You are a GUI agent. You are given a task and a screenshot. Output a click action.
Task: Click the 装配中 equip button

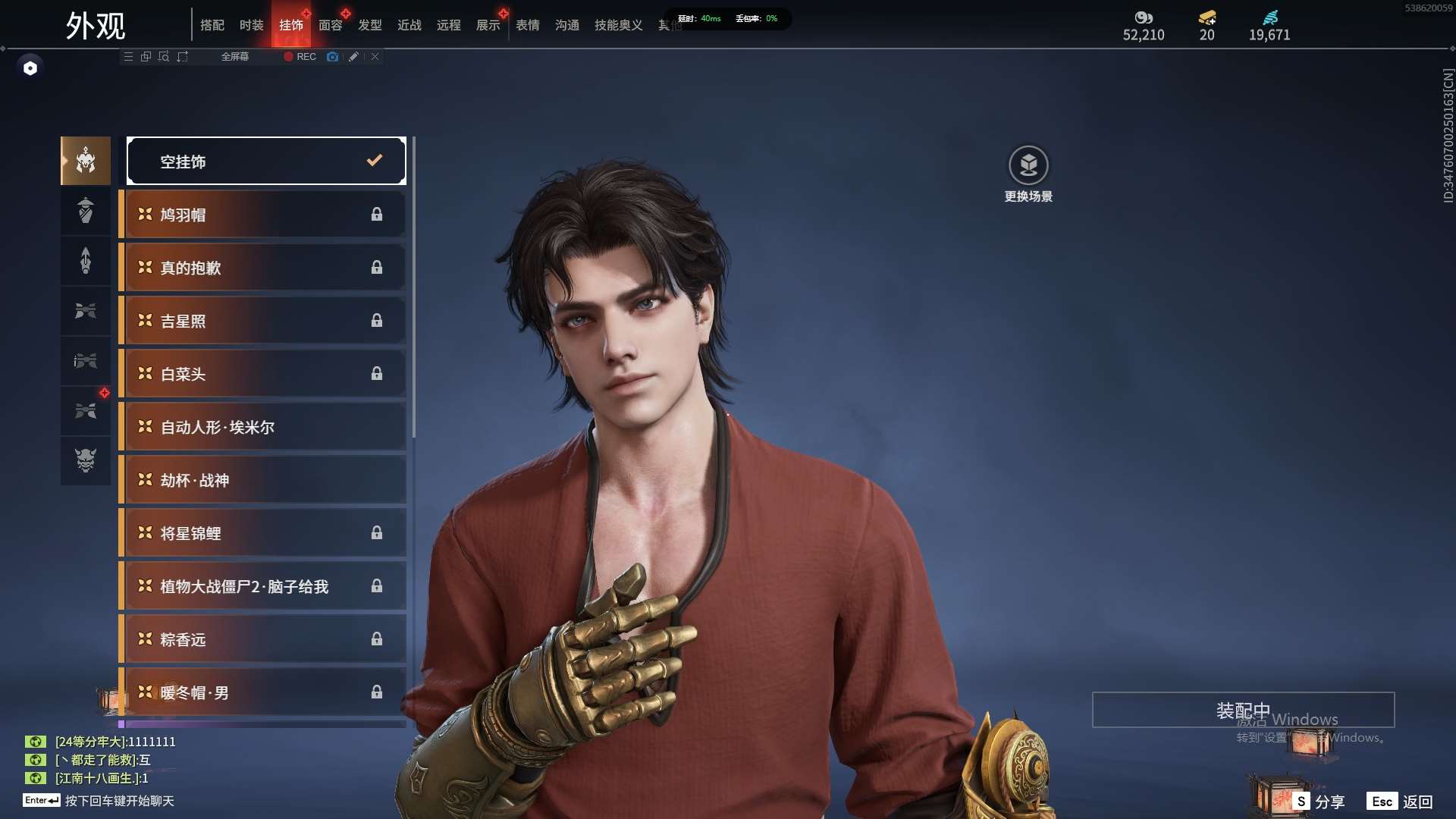coord(1243,710)
